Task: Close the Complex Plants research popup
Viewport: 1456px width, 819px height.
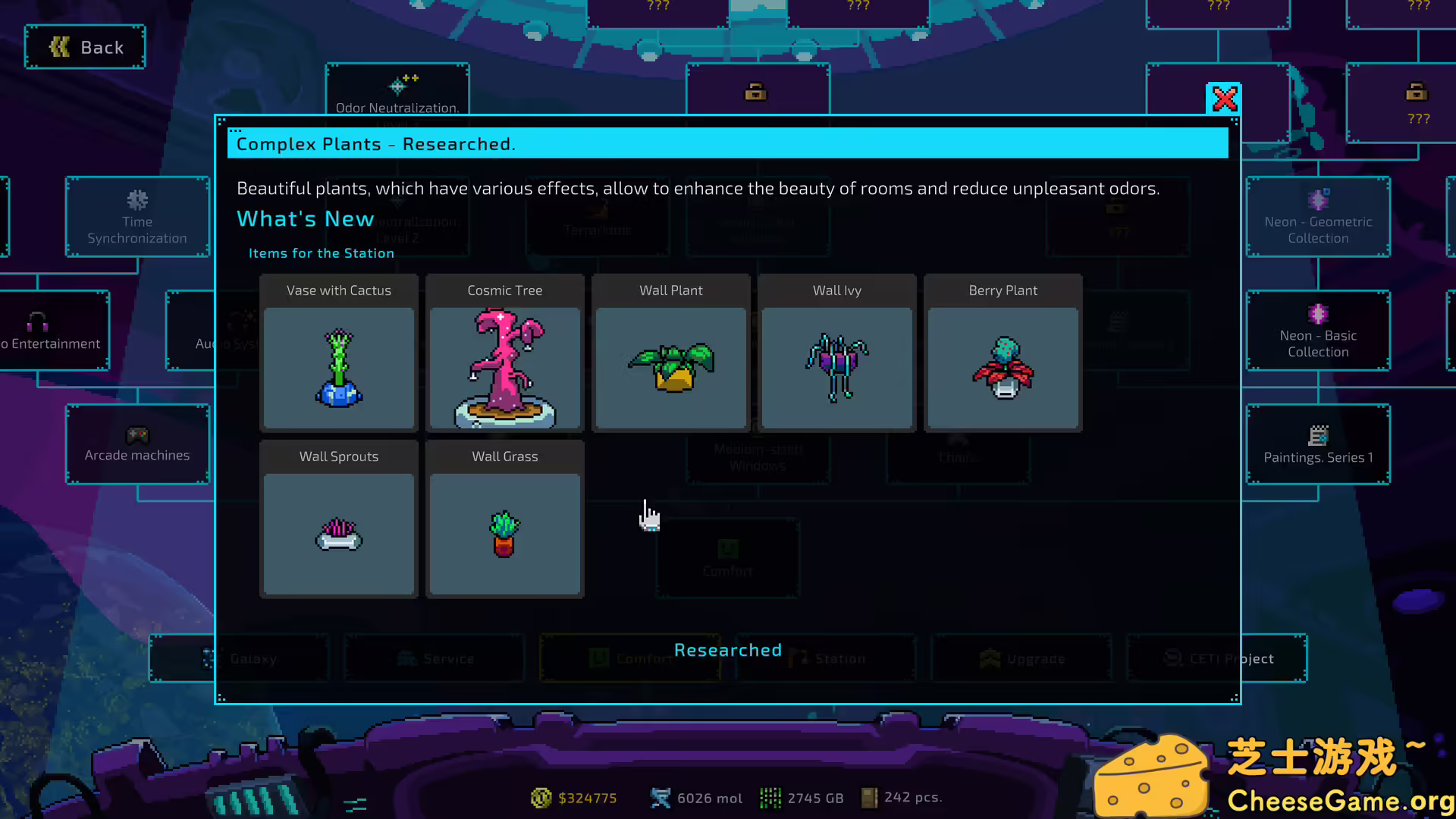Action: [x=1224, y=99]
